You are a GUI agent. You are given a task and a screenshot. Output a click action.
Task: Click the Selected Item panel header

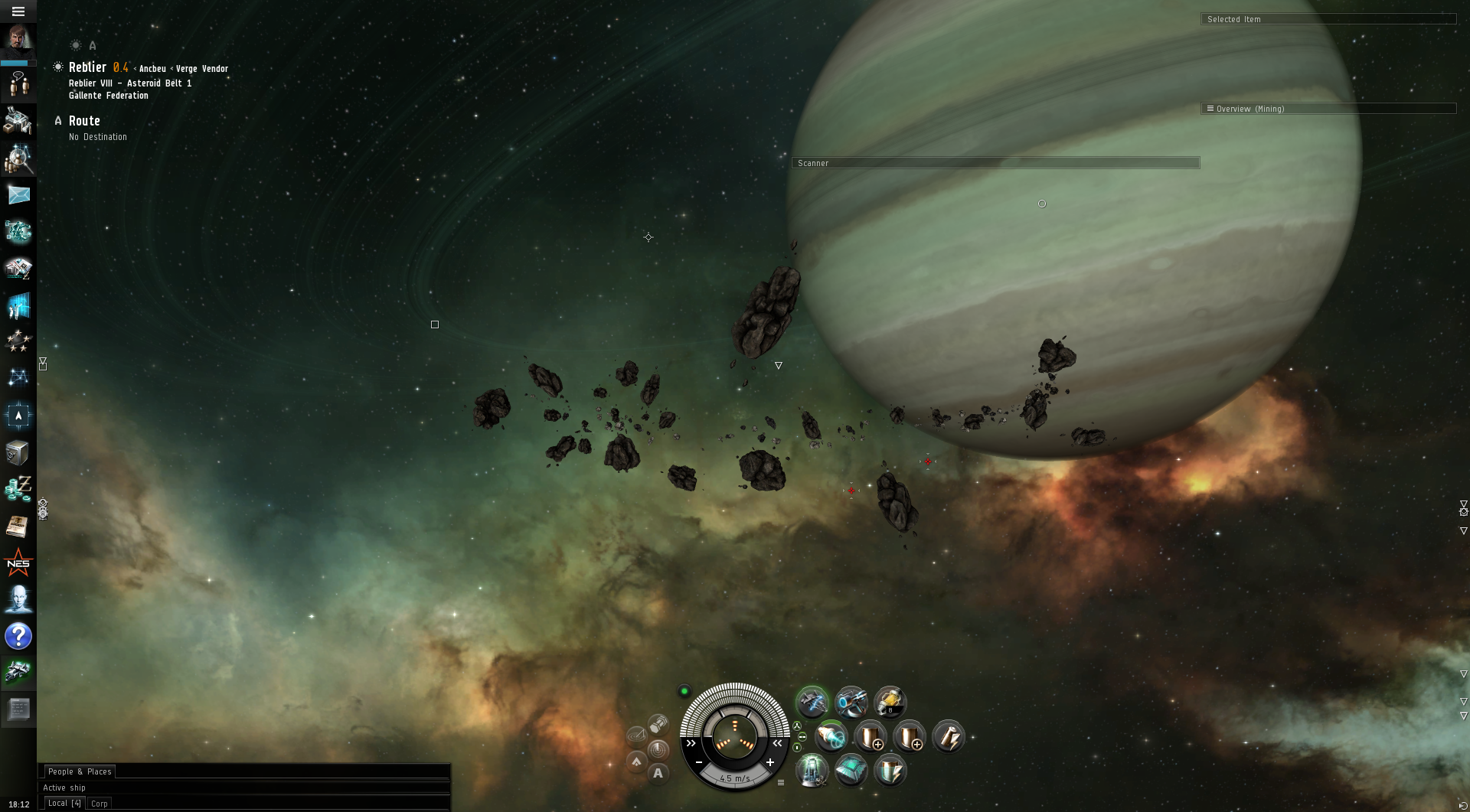coord(1328,19)
